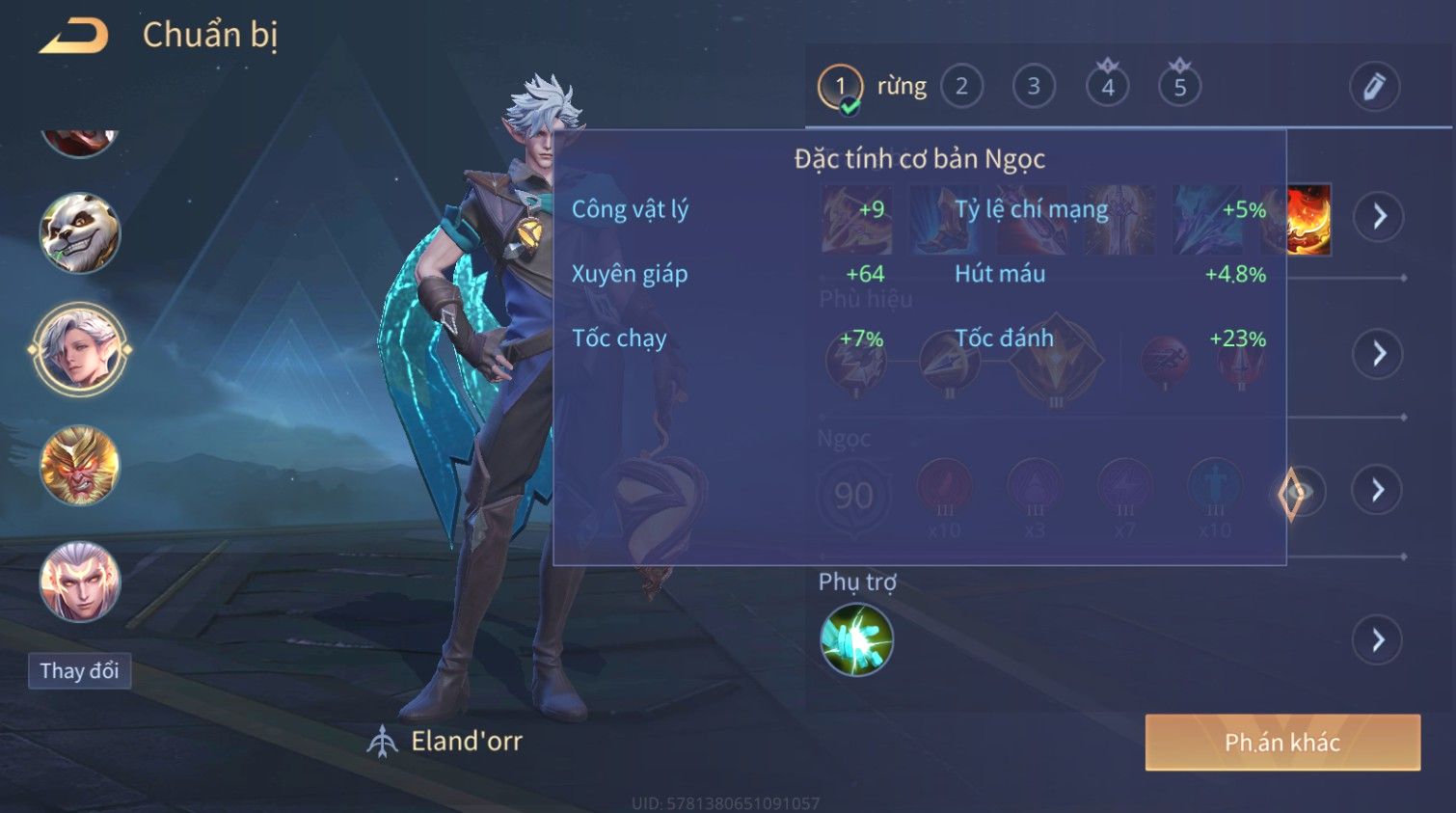Choose loadout preset 5
1456x813 pixels.
(1179, 87)
